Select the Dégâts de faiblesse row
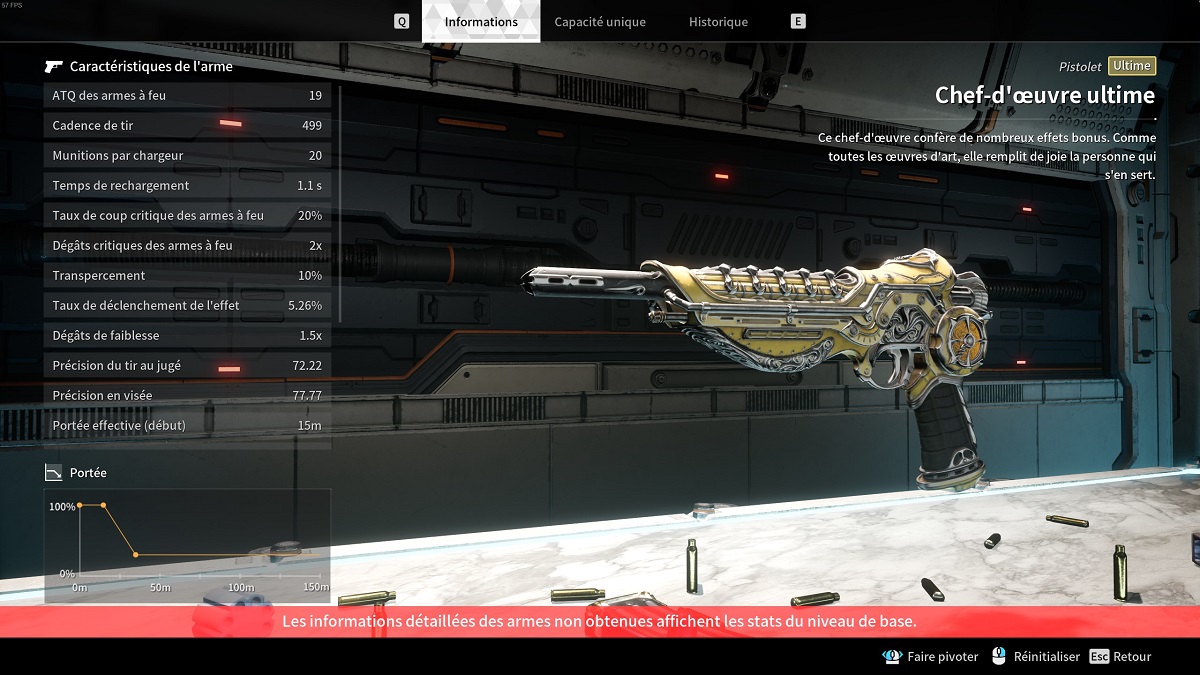Viewport: 1200px width, 675px height. [188, 335]
